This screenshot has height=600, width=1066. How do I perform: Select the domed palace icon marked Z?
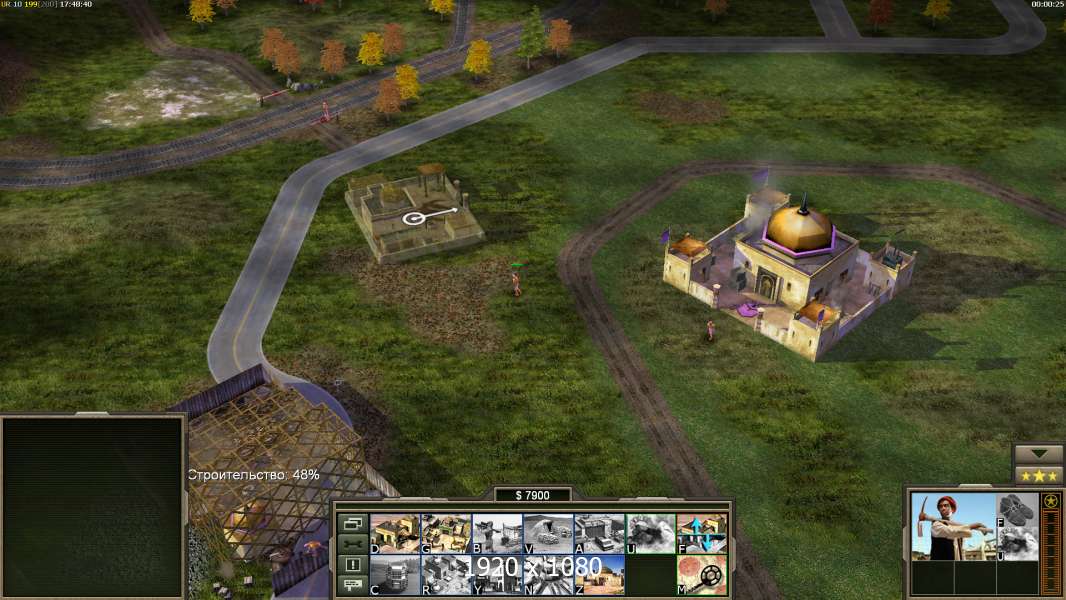tap(599, 574)
